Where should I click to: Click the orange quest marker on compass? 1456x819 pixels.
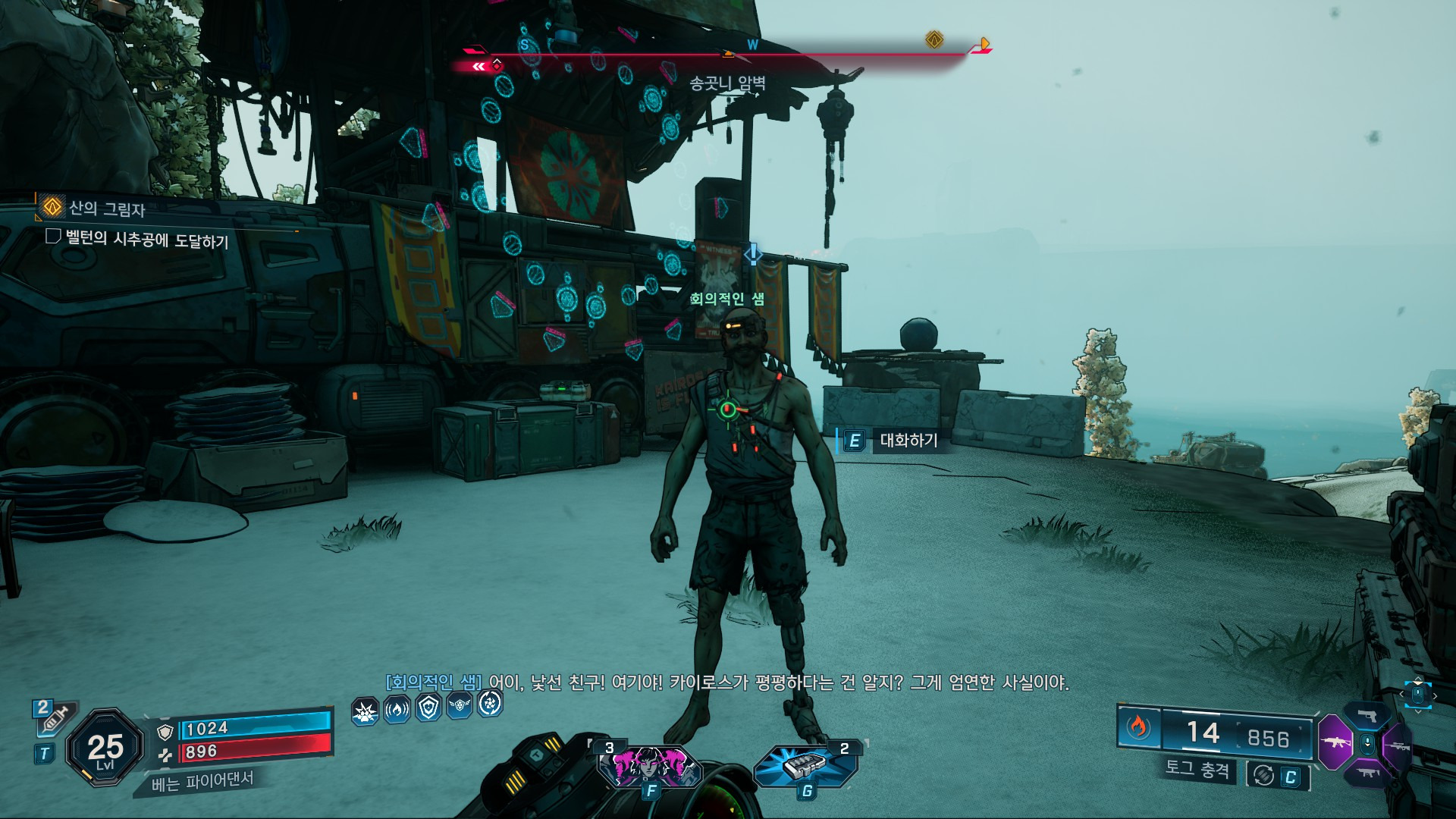click(x=934, y=39)
